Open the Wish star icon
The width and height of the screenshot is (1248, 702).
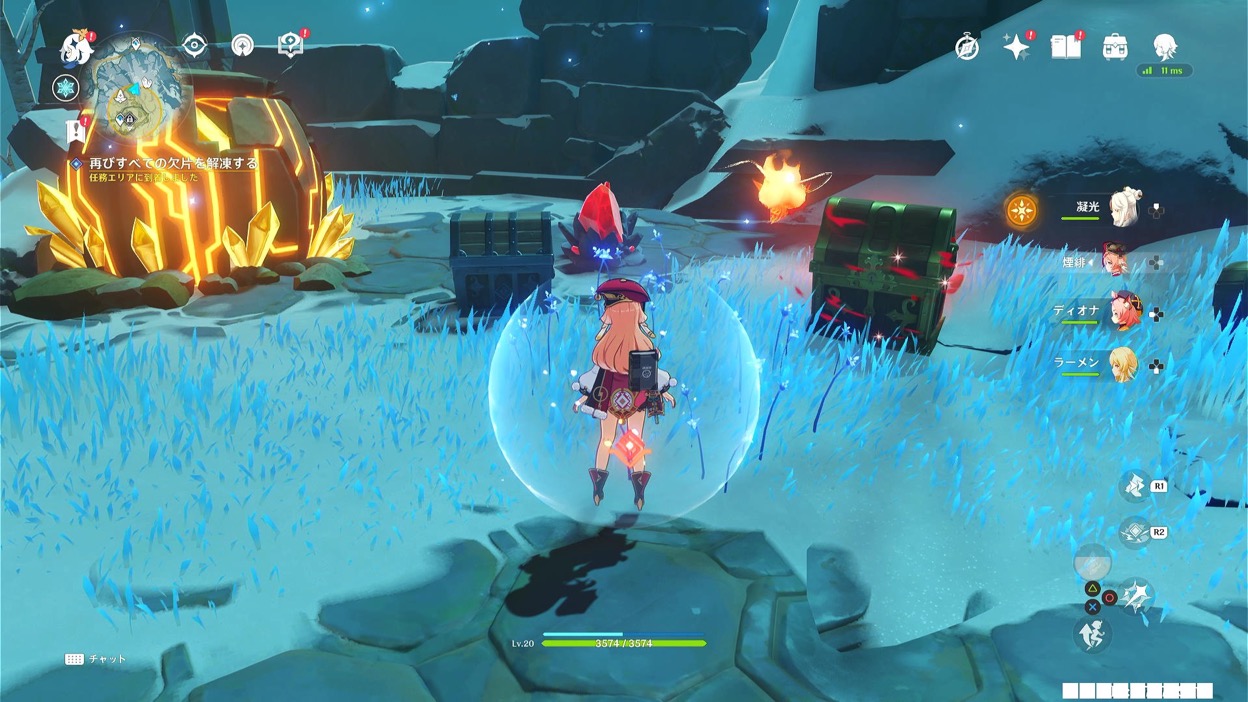point(1016,47)
